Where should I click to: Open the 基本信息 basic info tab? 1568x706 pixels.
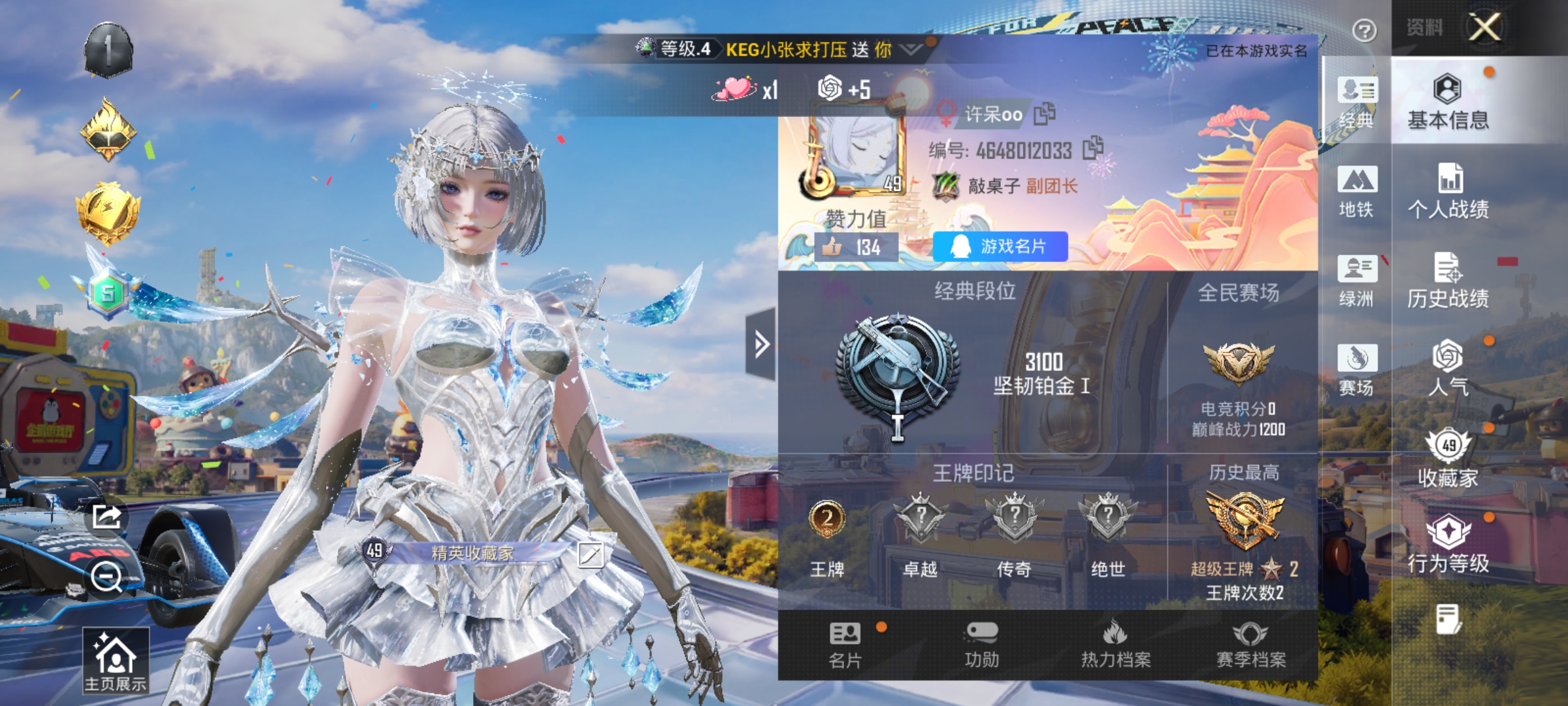(x=1448, y=102)
